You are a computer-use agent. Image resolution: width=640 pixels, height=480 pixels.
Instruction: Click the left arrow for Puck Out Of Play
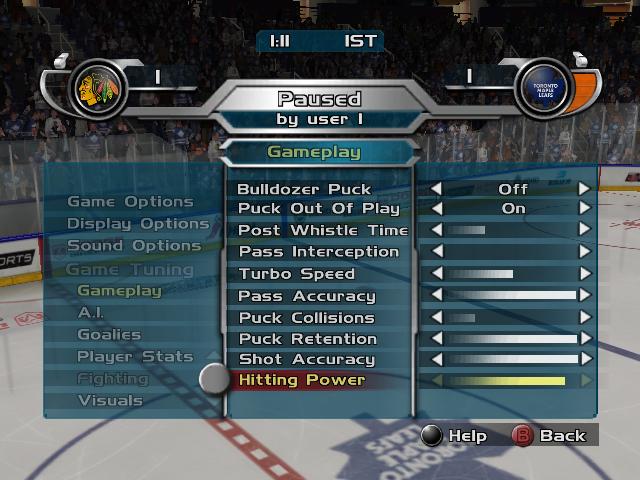click(x=436, y=209)
